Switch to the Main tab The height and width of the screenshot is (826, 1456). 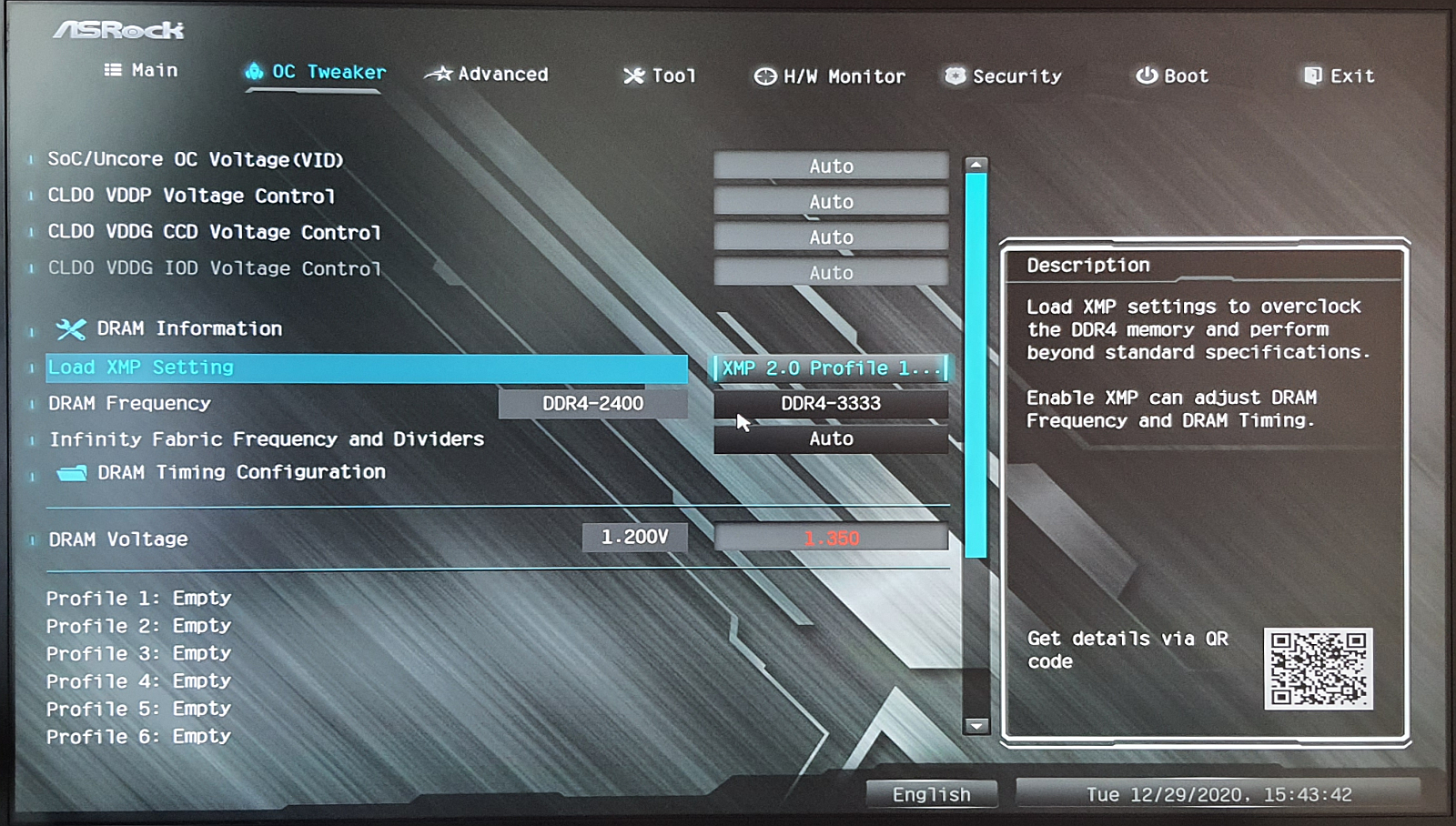point(142,70)
